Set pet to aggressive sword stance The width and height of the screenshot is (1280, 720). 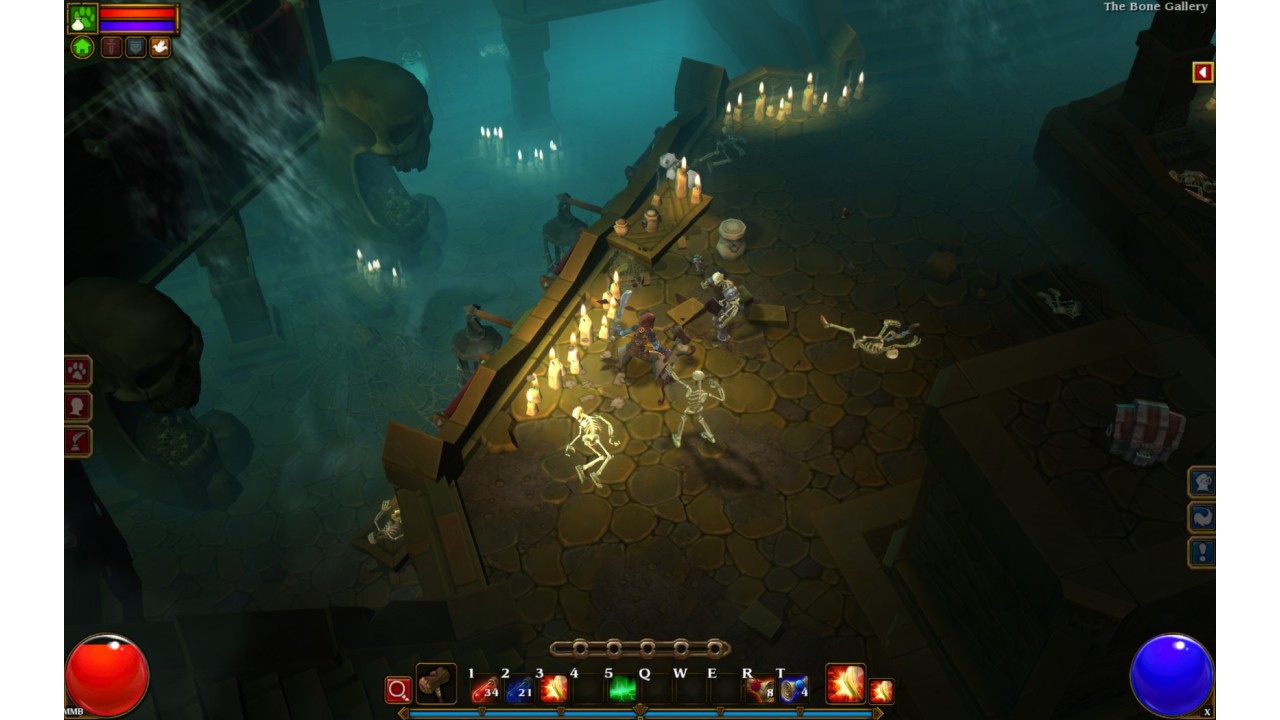[x=111, y=47]
